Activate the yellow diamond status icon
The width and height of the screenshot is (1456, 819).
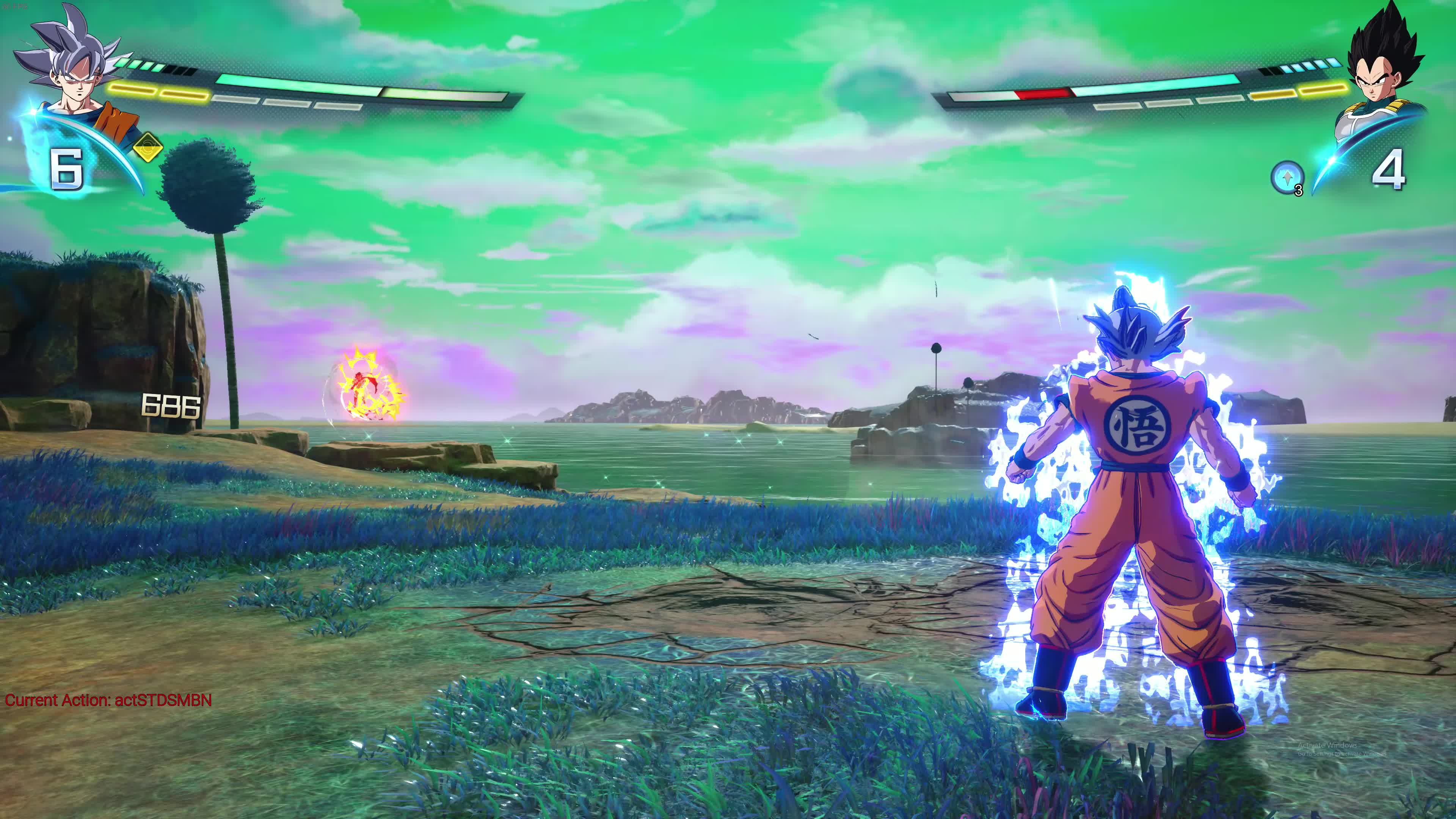148,148
